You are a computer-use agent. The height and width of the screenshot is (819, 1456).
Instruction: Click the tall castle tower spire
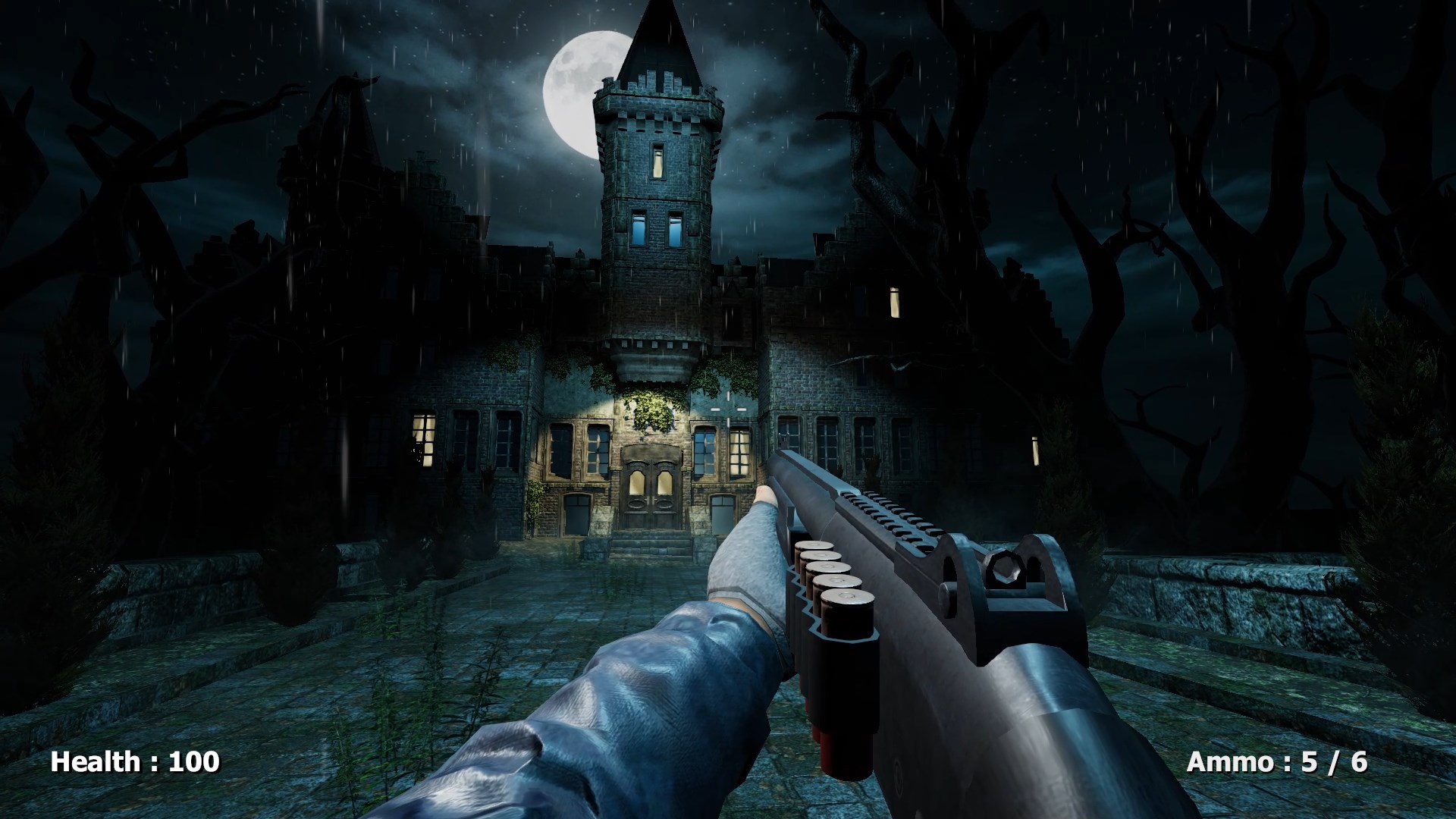coord(661,45)
